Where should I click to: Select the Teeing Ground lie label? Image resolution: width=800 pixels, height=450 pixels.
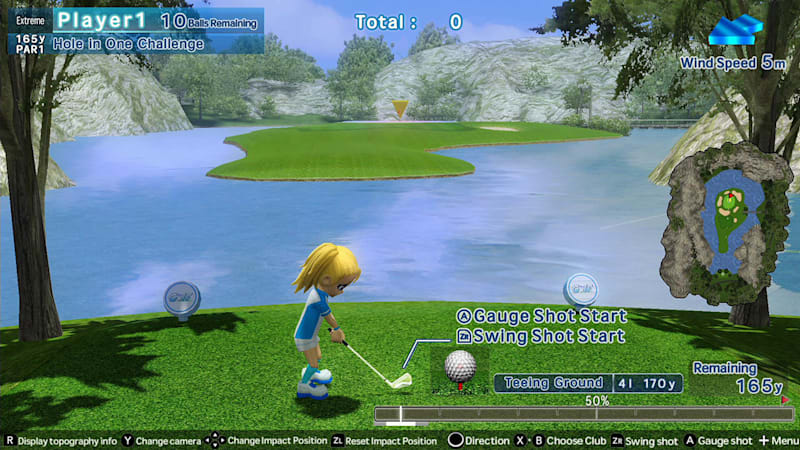pos(553,382)
